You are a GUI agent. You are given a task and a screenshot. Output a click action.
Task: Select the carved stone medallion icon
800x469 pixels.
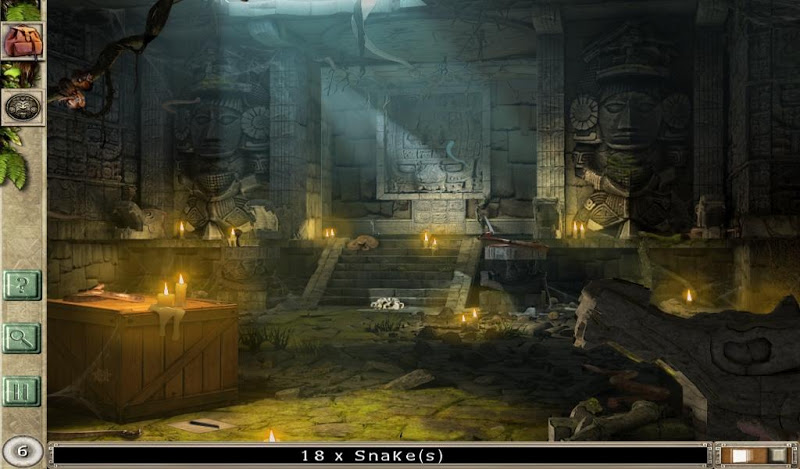tap(22, 106)
